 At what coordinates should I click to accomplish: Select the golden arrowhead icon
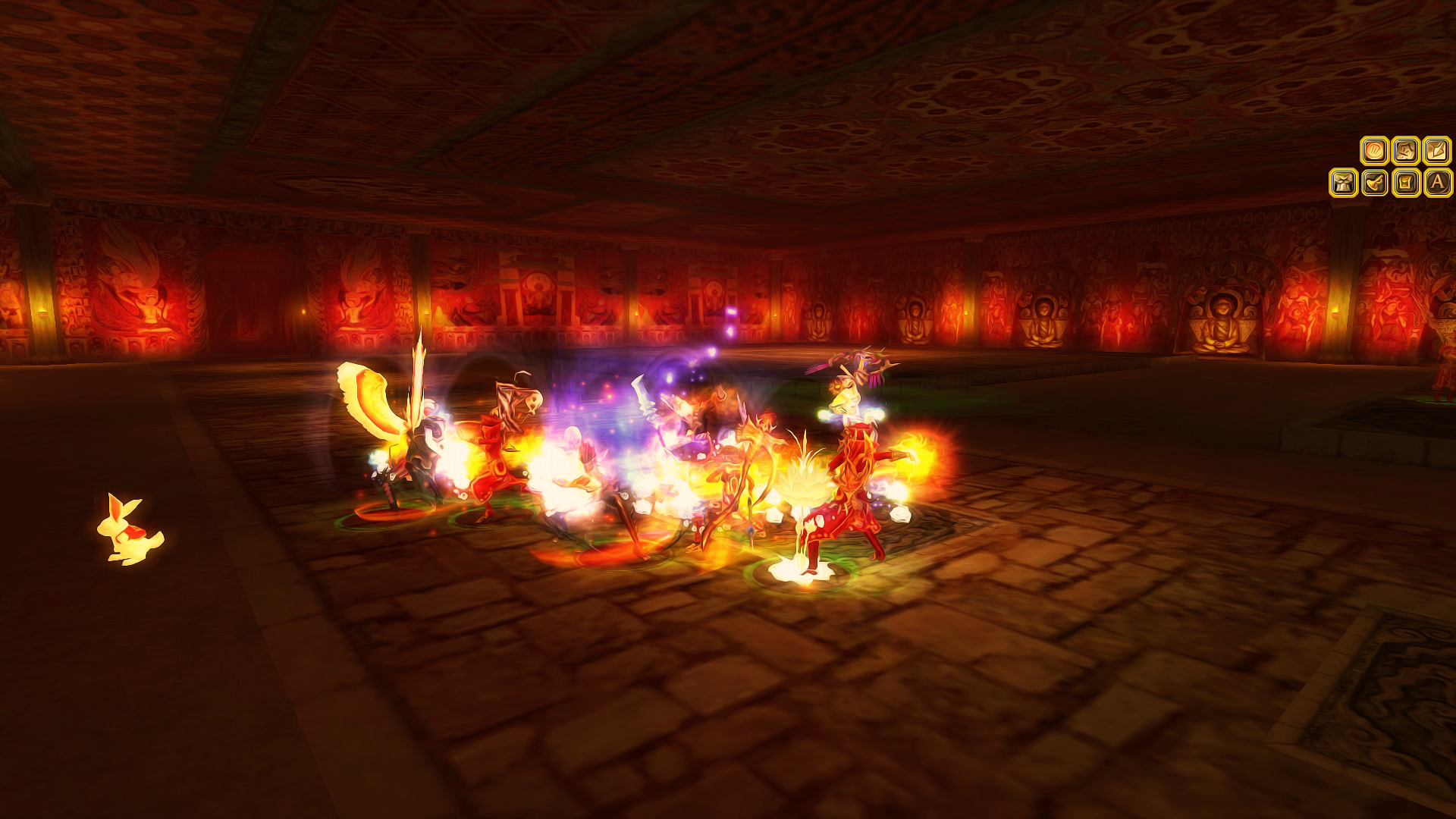click(x=1436, y=151)
